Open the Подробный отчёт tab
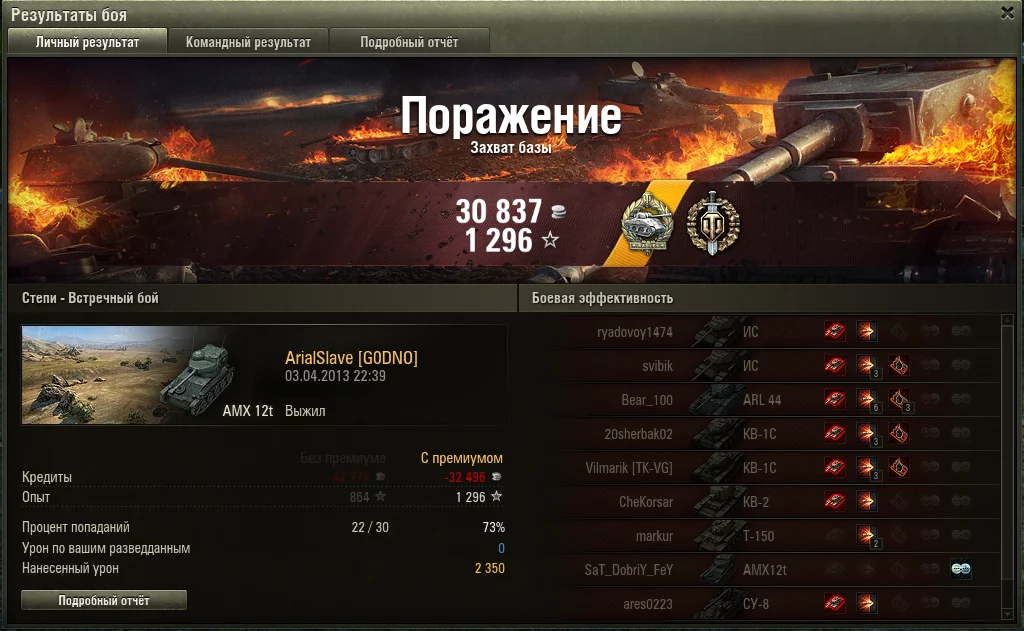1024x631 pixels. [409, 42]
